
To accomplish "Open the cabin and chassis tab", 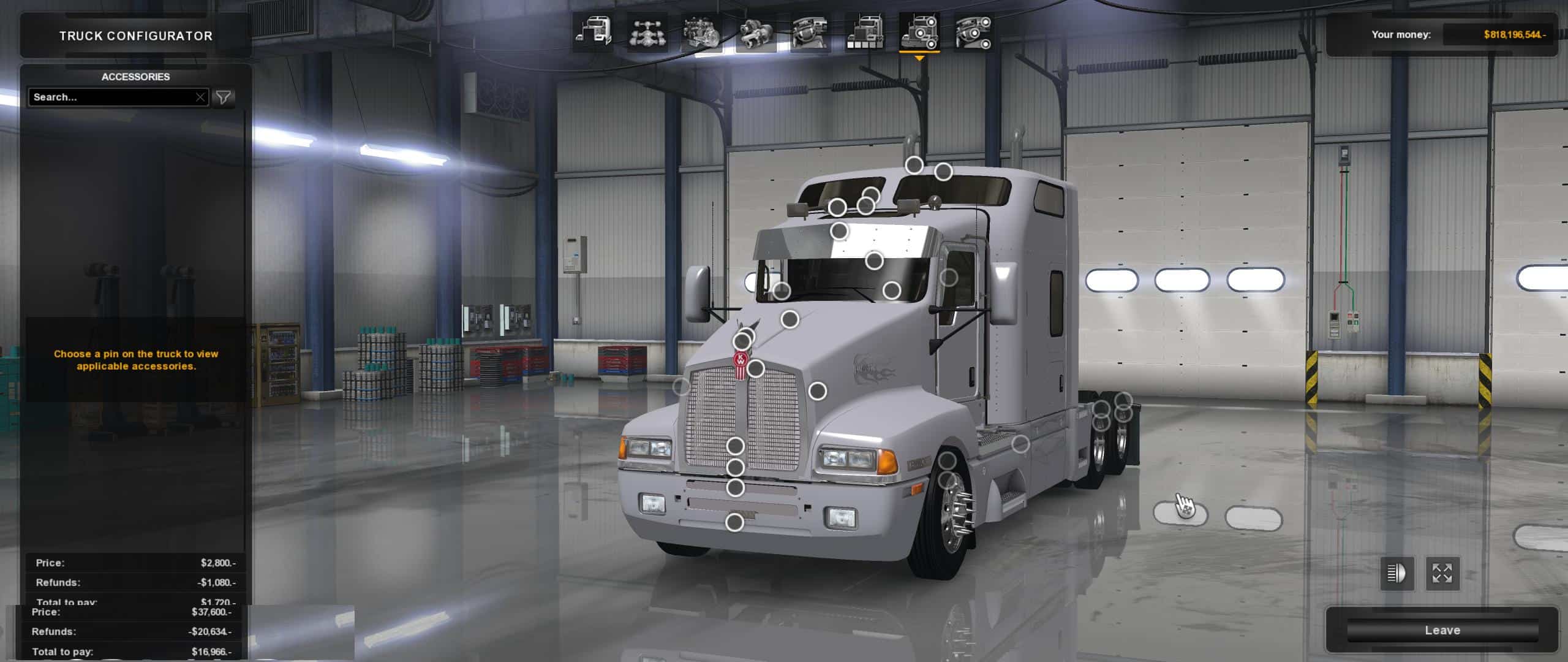I will coord(594,32).
